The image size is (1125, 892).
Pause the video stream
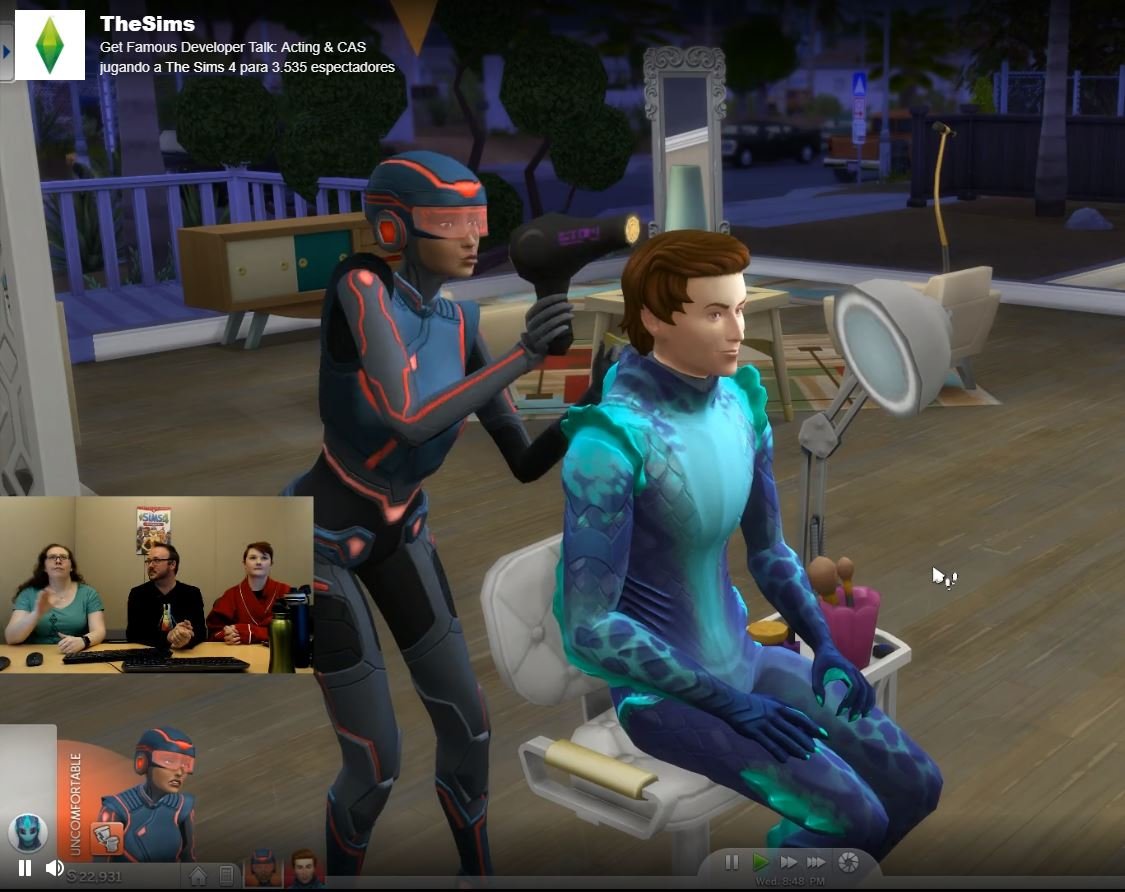point(25,868)
